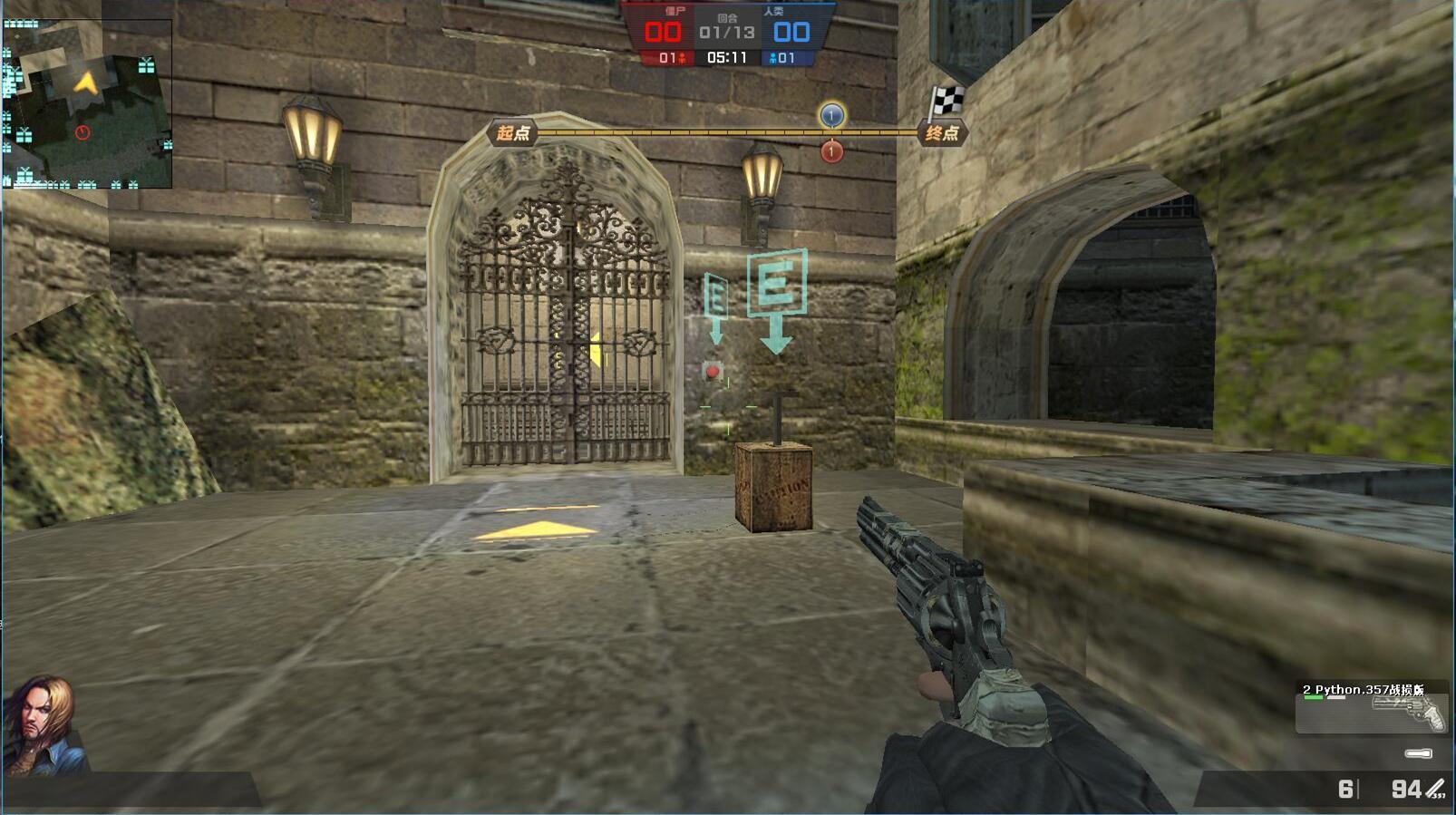
Task: Click the long-haired character portrait
Action: 42,725
